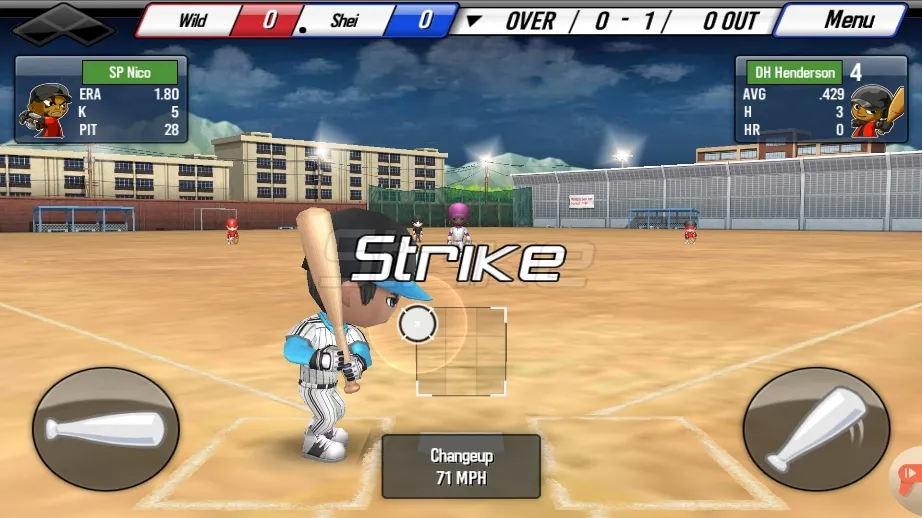Open the Menu button

(x=848, y=19)
